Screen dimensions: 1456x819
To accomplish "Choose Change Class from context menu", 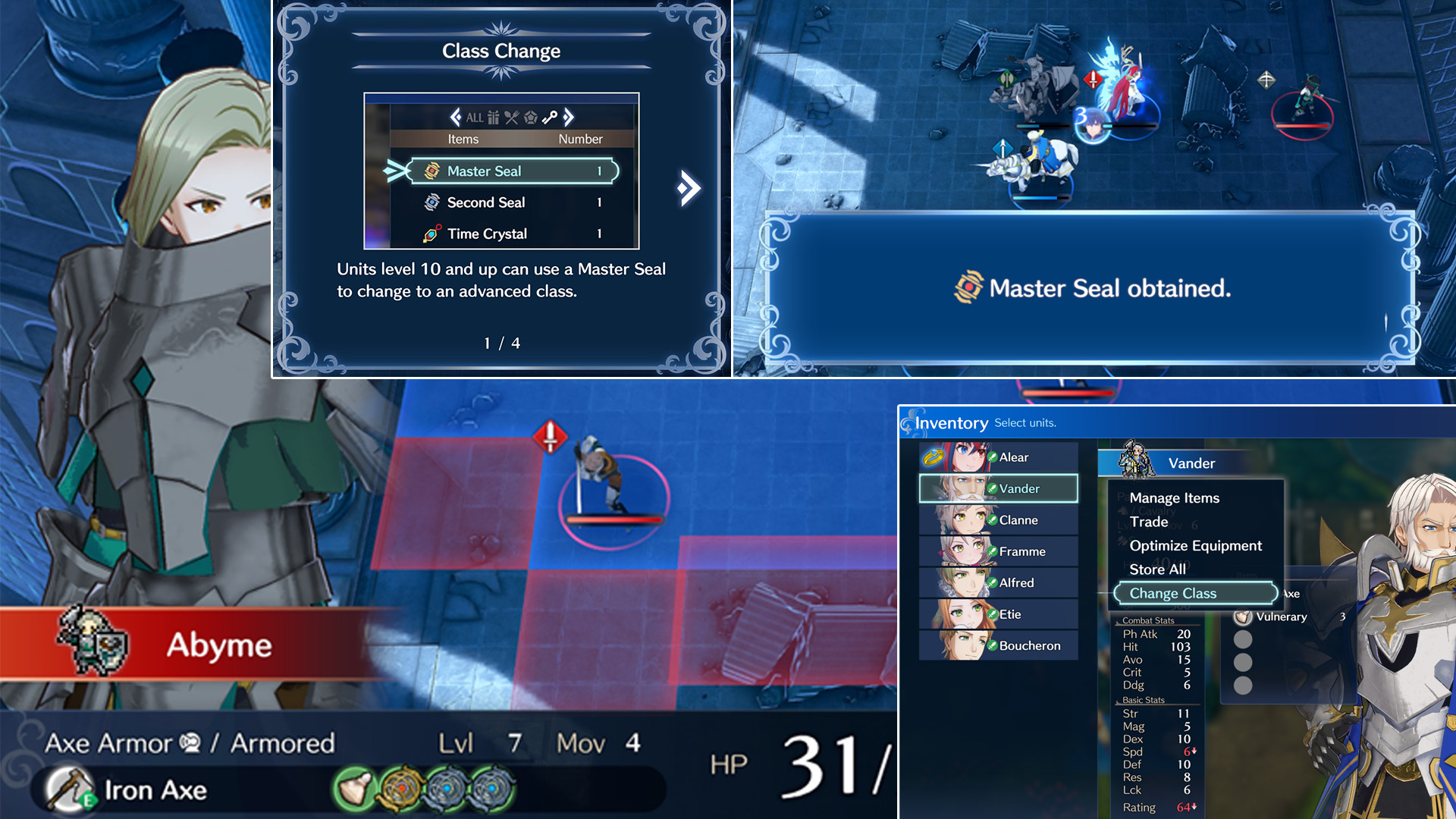I will pos(1173,593).
